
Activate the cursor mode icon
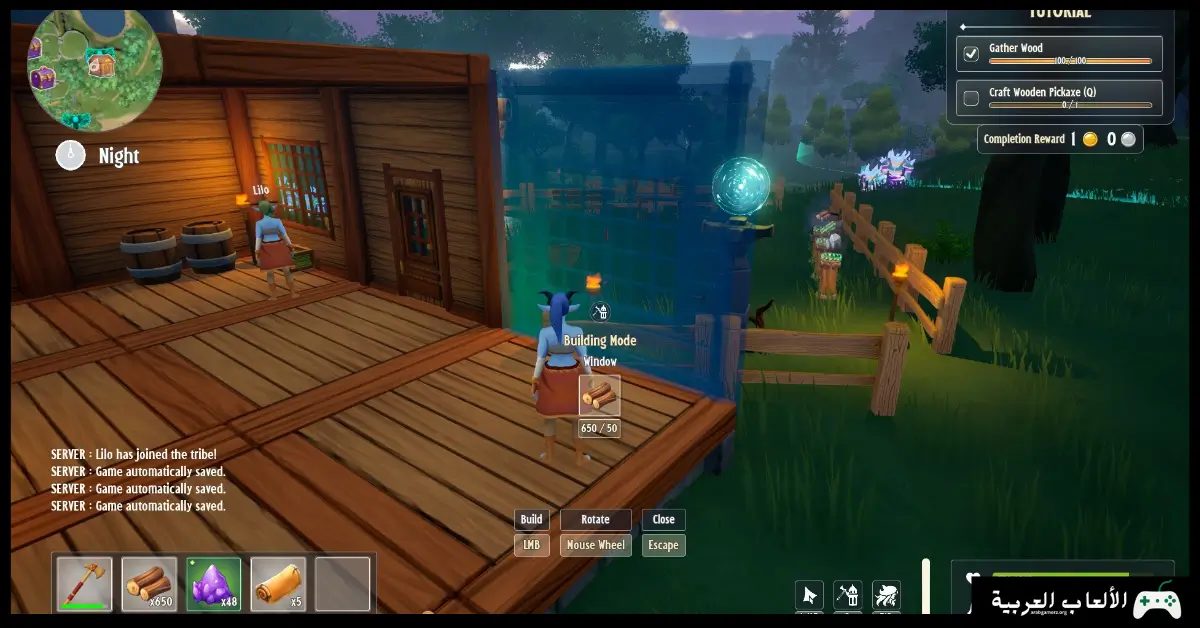(x=810, y=595)
